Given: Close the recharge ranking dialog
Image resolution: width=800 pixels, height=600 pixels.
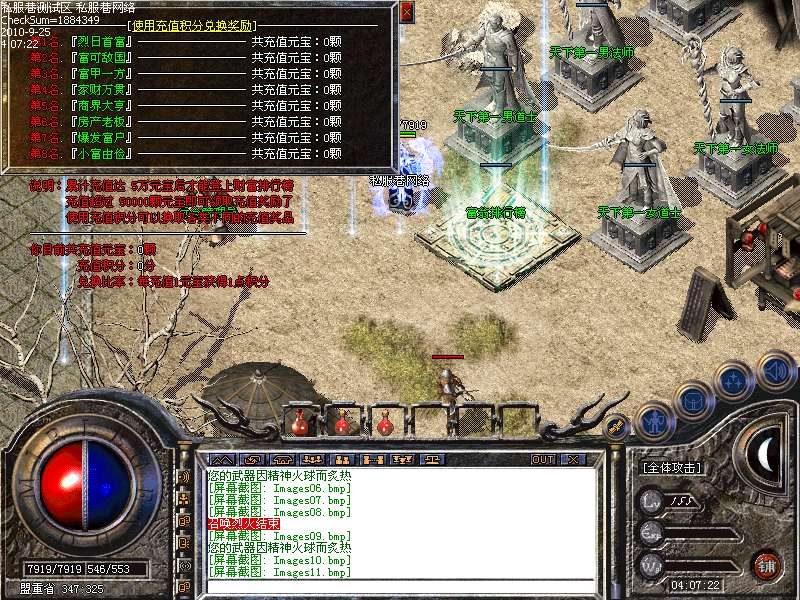Looking at the screenshot, I should pos(406,12).
